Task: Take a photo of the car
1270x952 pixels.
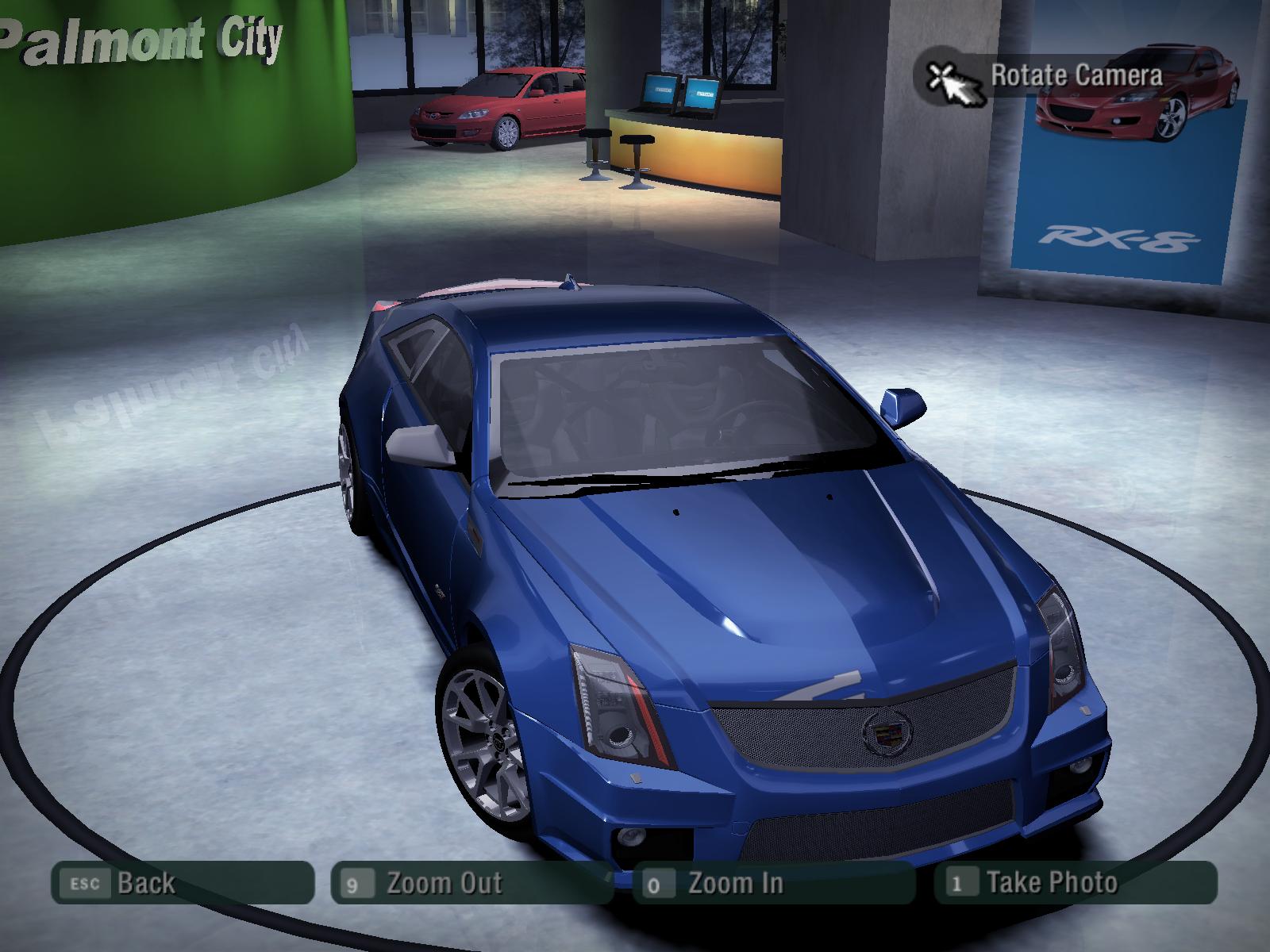Action: pos(1075,882)
